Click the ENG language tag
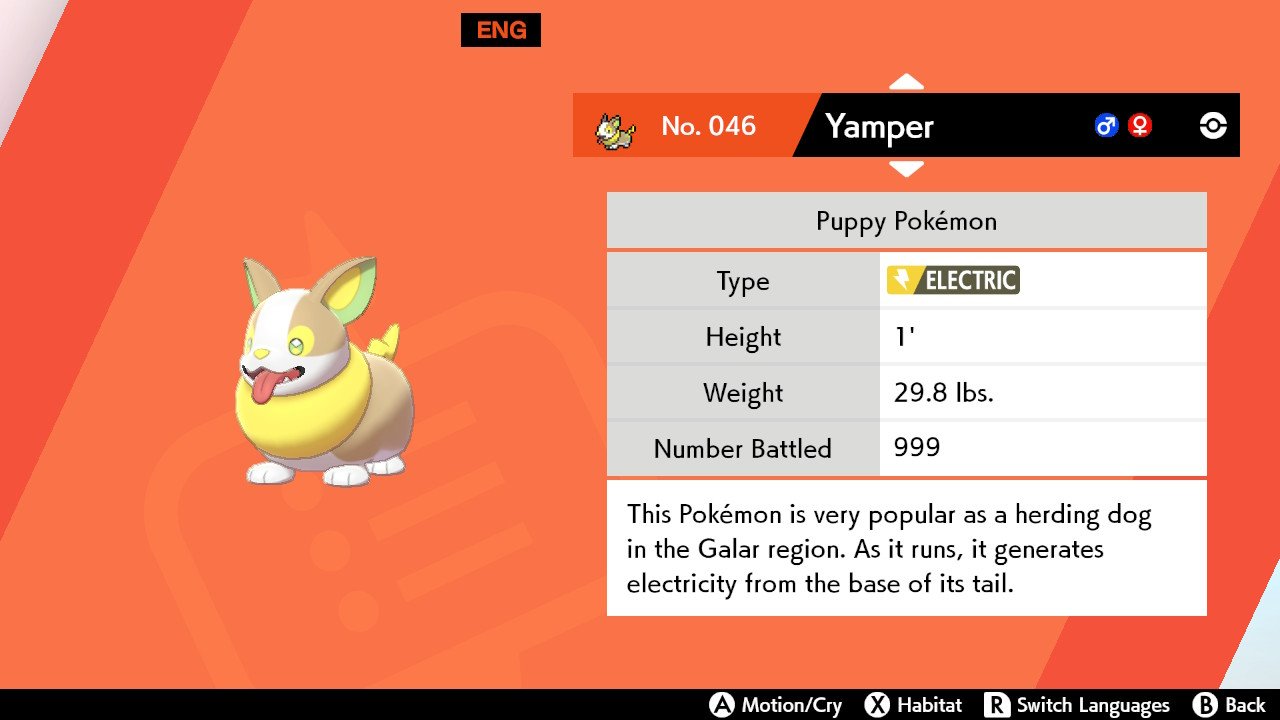The width and height of the screenshot is (1280, 720). (x=500, y=30)
